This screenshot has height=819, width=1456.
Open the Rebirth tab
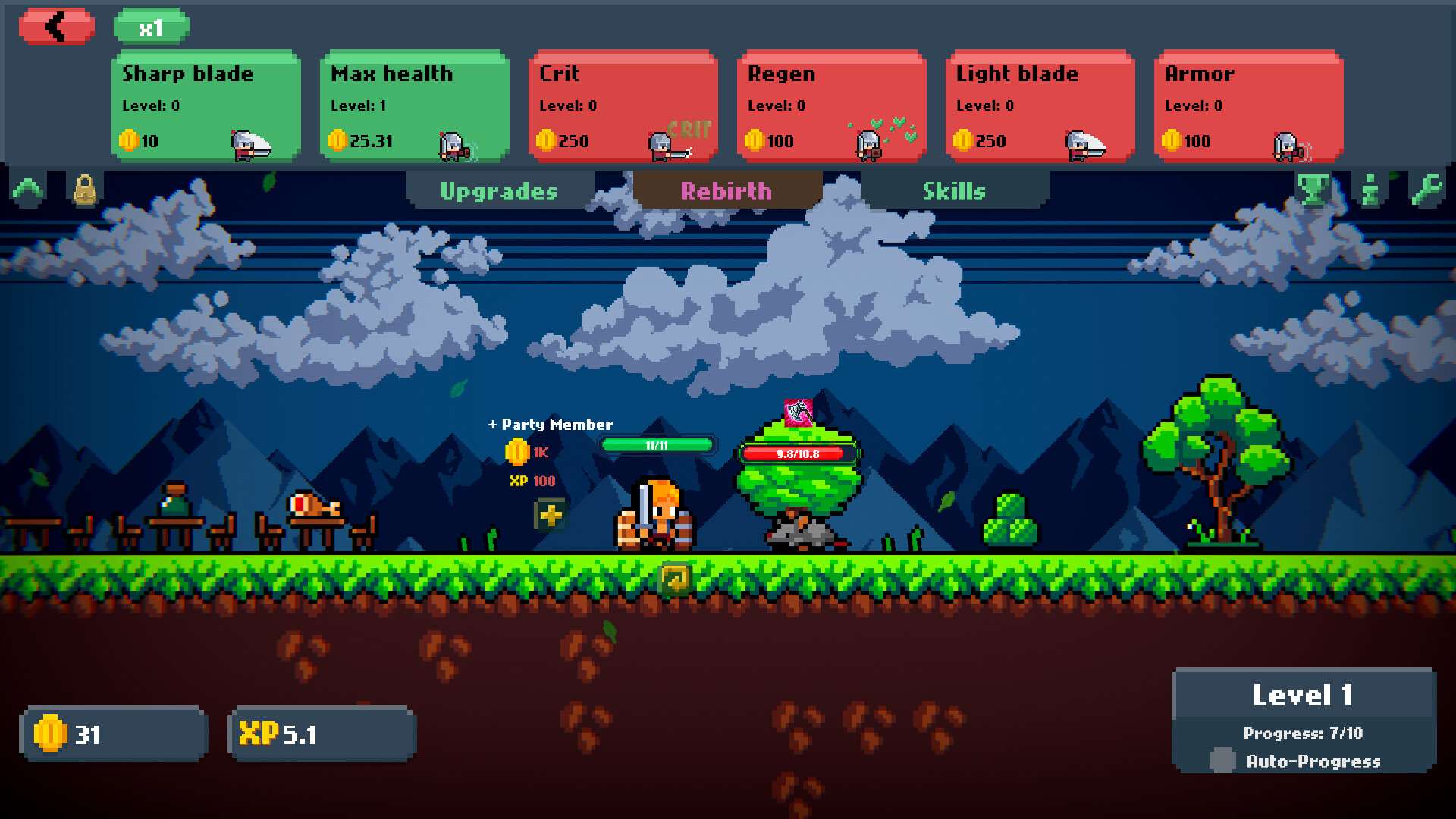[726, 191]
